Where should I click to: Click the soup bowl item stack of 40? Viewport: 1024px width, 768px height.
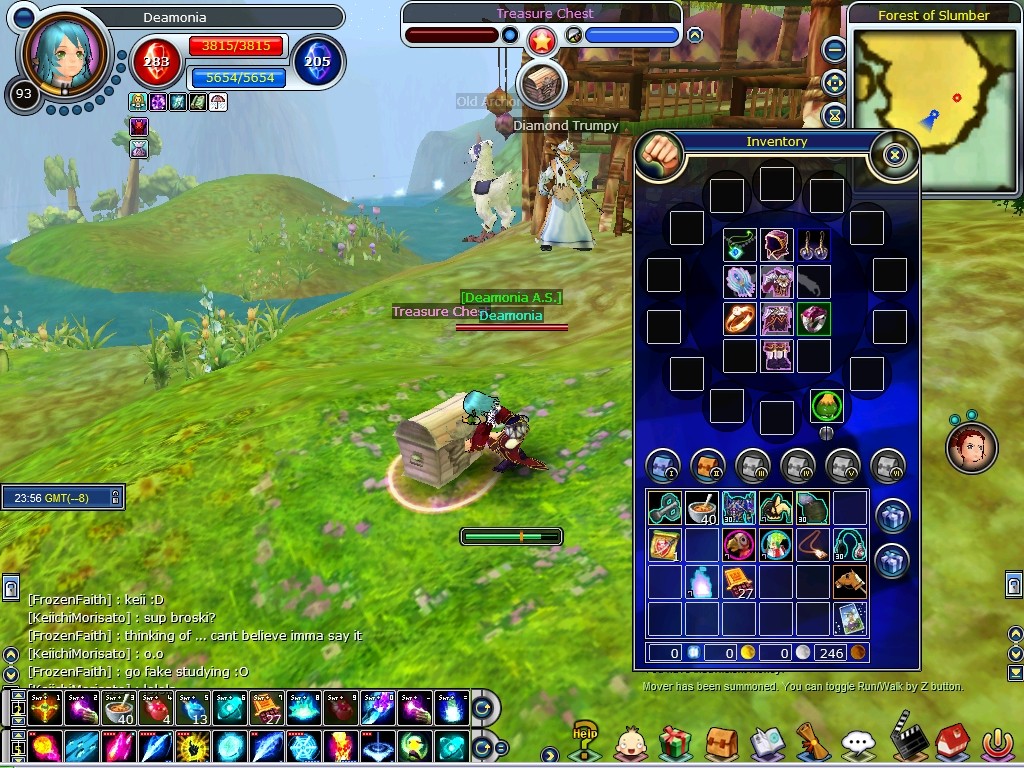[702, 508]
